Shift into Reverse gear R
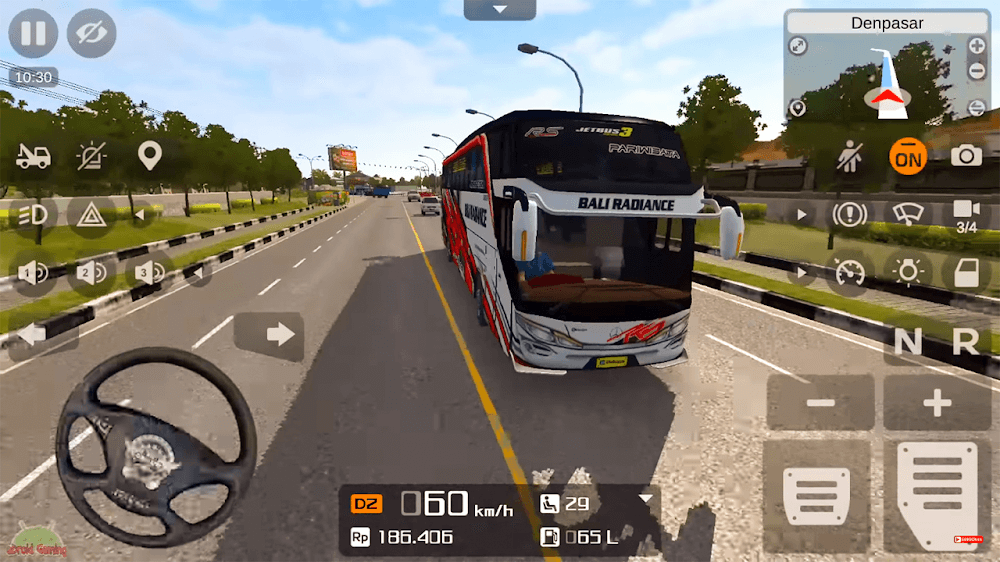Screen dimensions: 1000x562 965,342
